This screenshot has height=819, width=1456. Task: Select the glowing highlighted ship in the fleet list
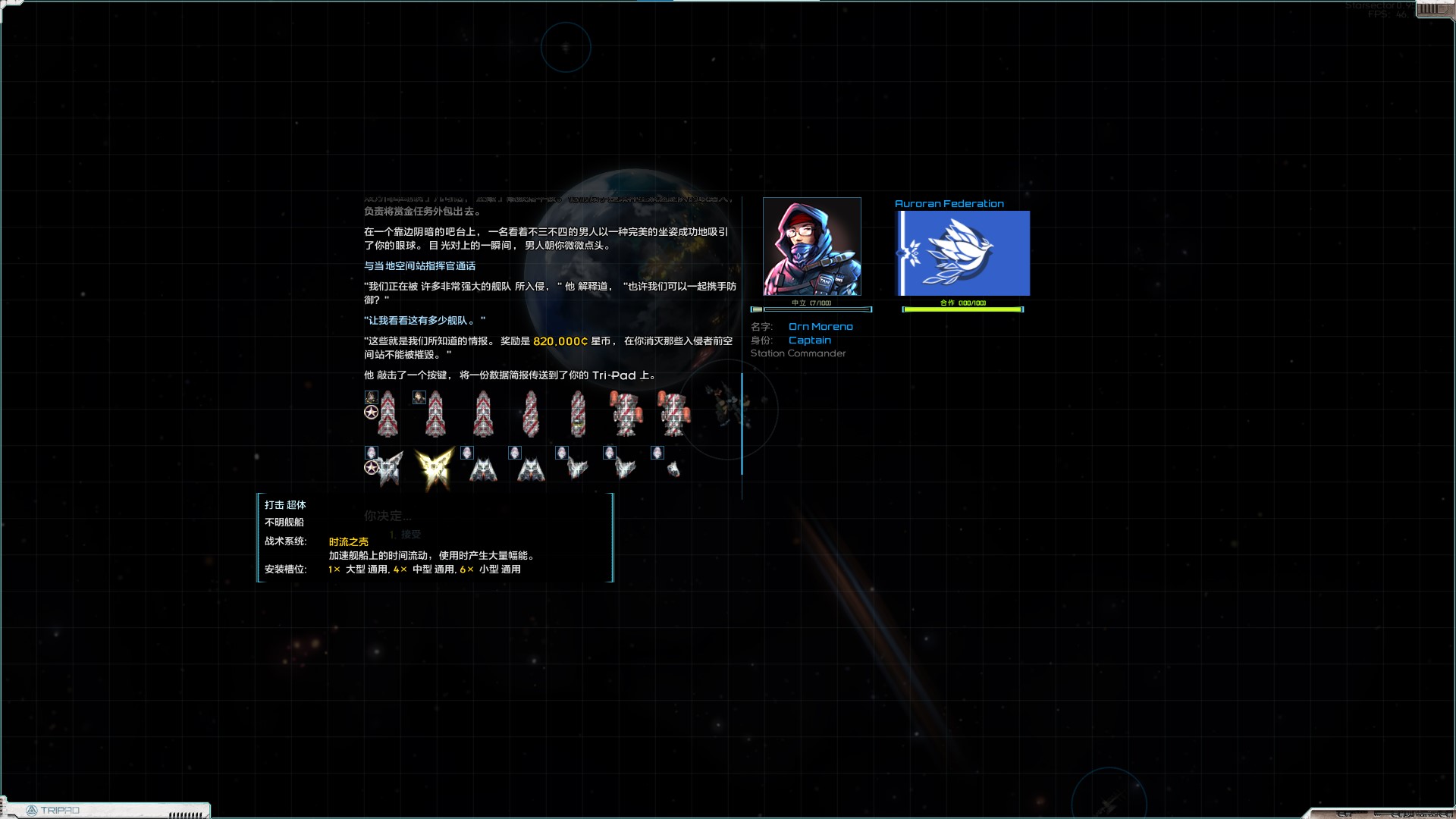coord(435,468)
